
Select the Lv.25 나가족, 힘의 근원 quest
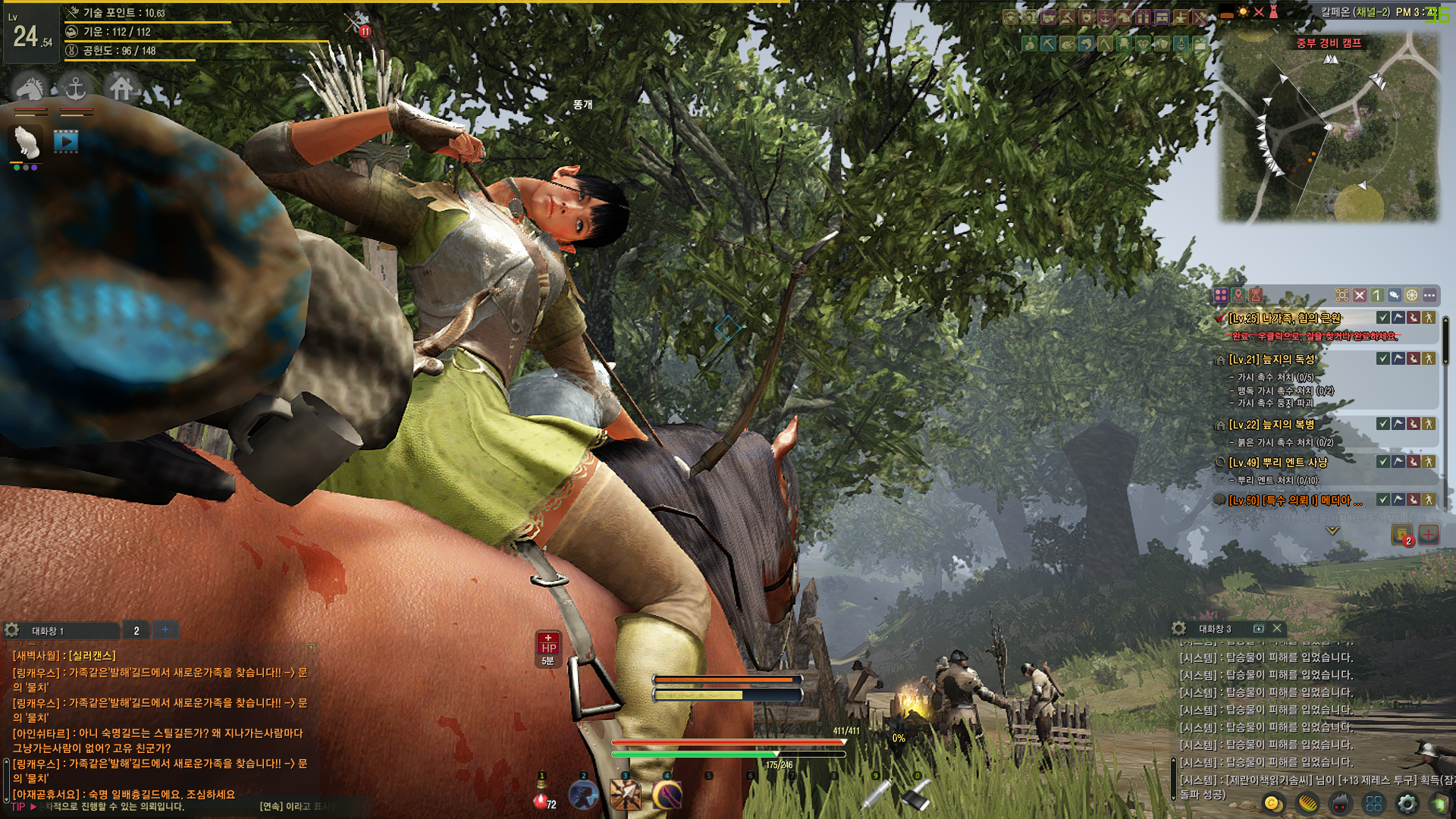click(x=1285, y=318)
